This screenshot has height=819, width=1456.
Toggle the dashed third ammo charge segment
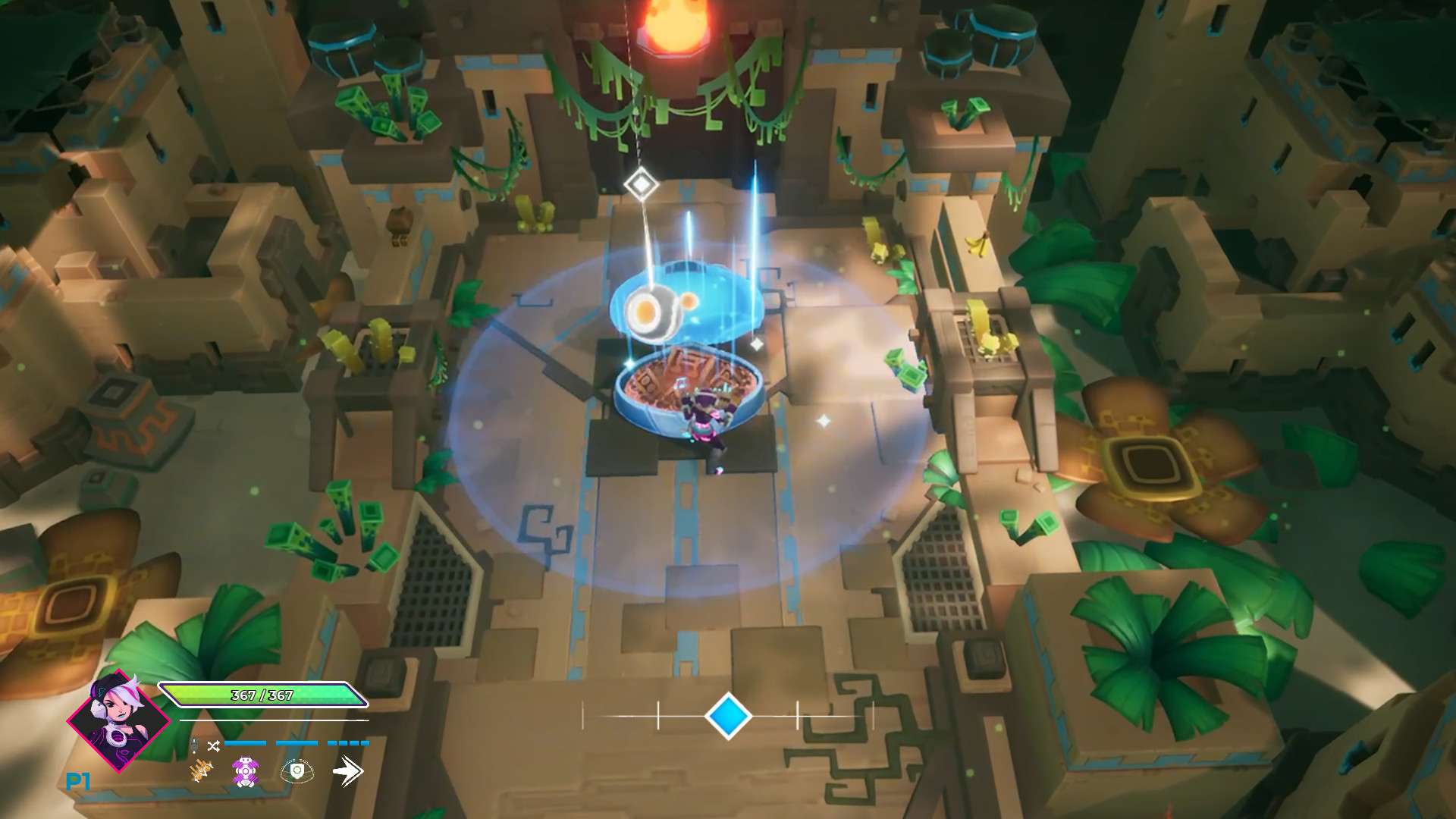point(348,743)
